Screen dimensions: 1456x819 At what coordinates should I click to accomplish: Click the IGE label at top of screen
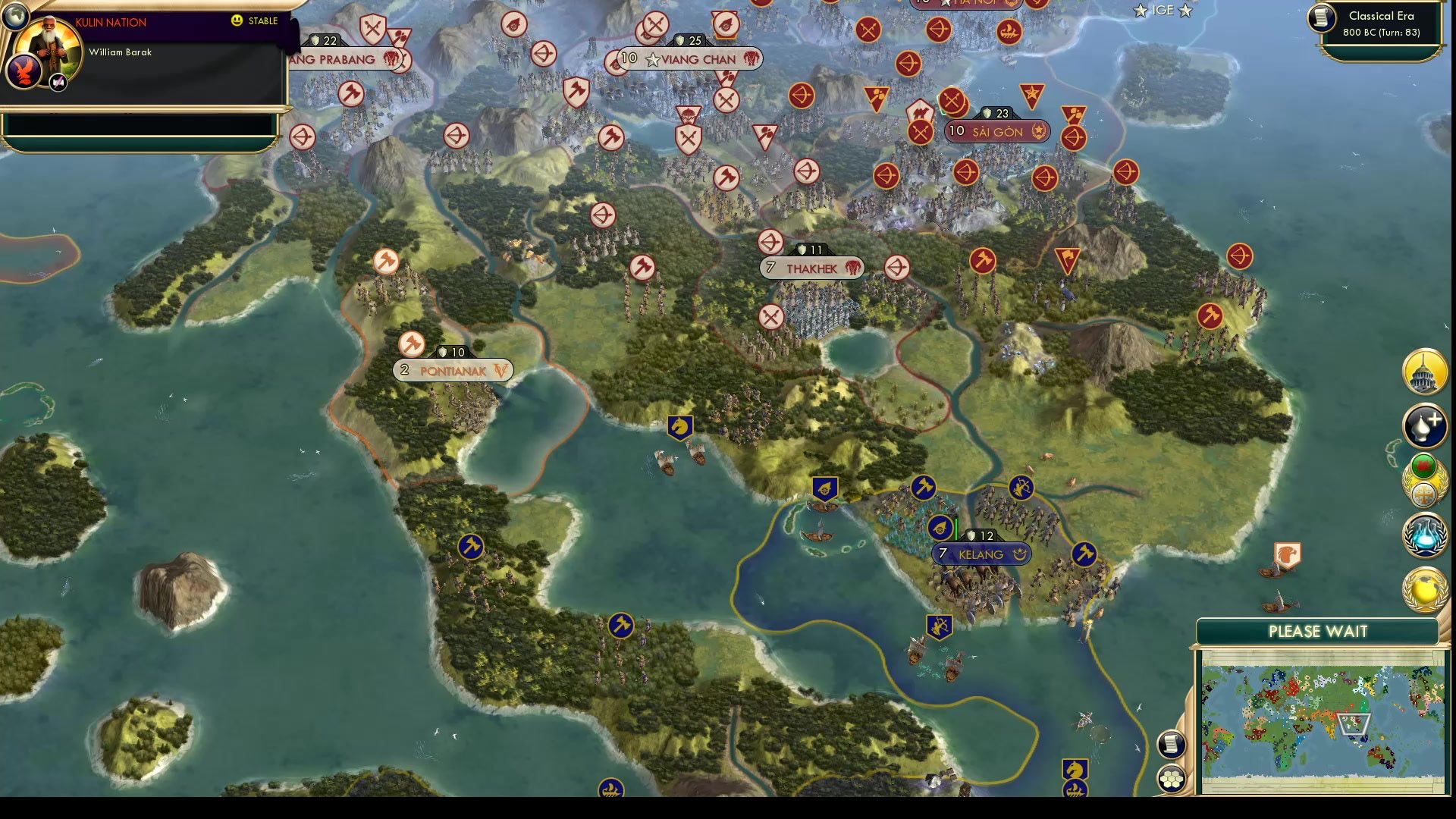(x=1162, y=11)
